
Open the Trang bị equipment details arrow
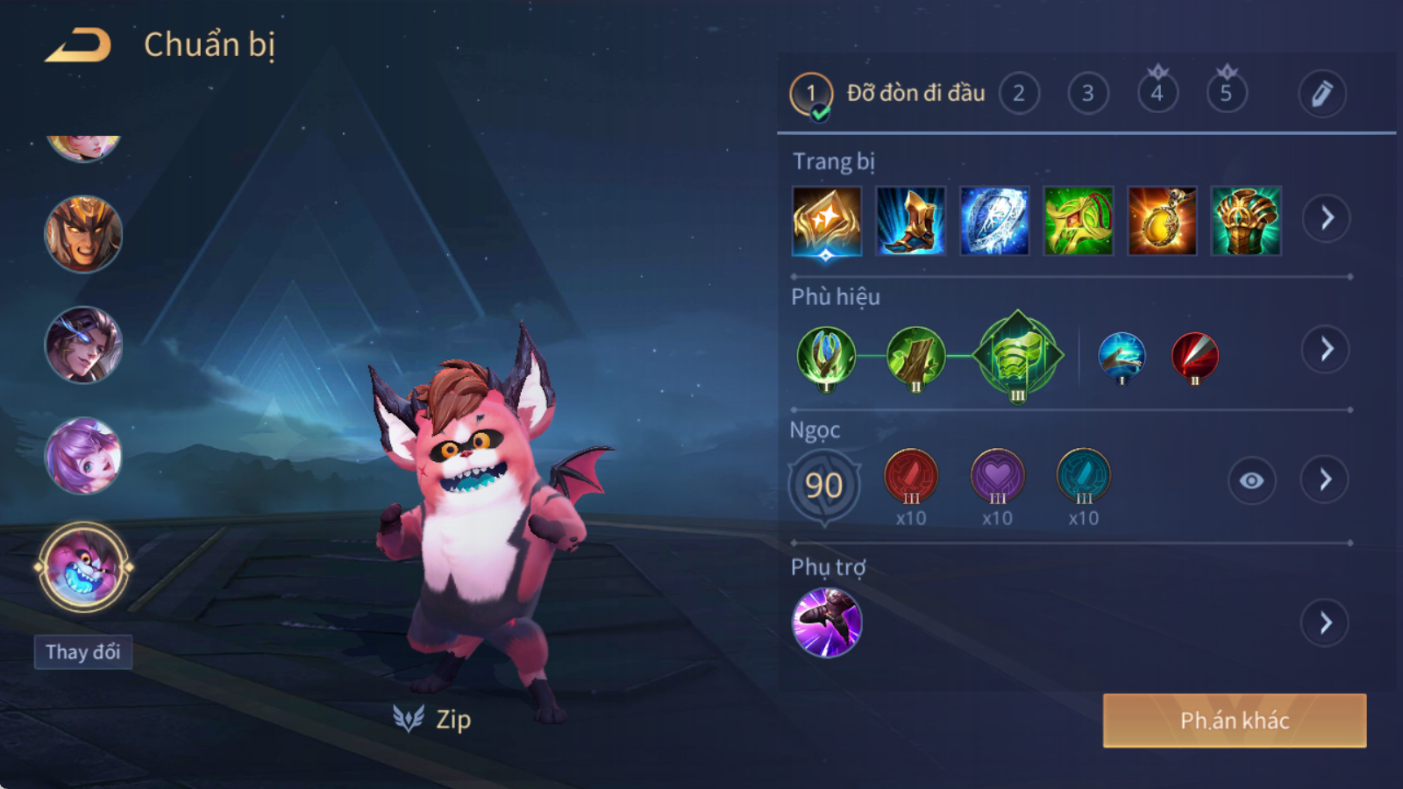click(x=1326, y=218)
